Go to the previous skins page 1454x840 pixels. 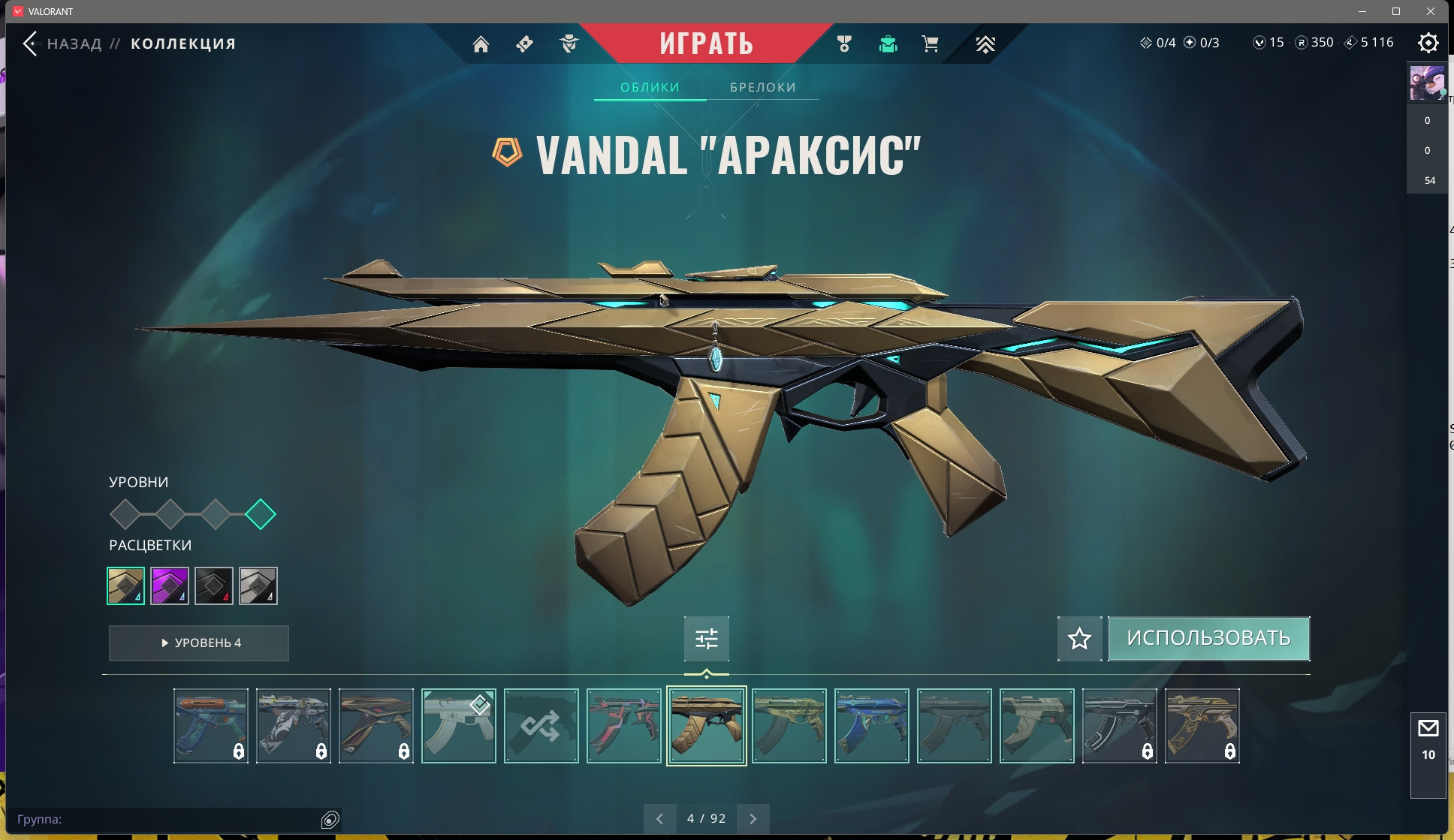pyautogui.click(x=659, y=819)
